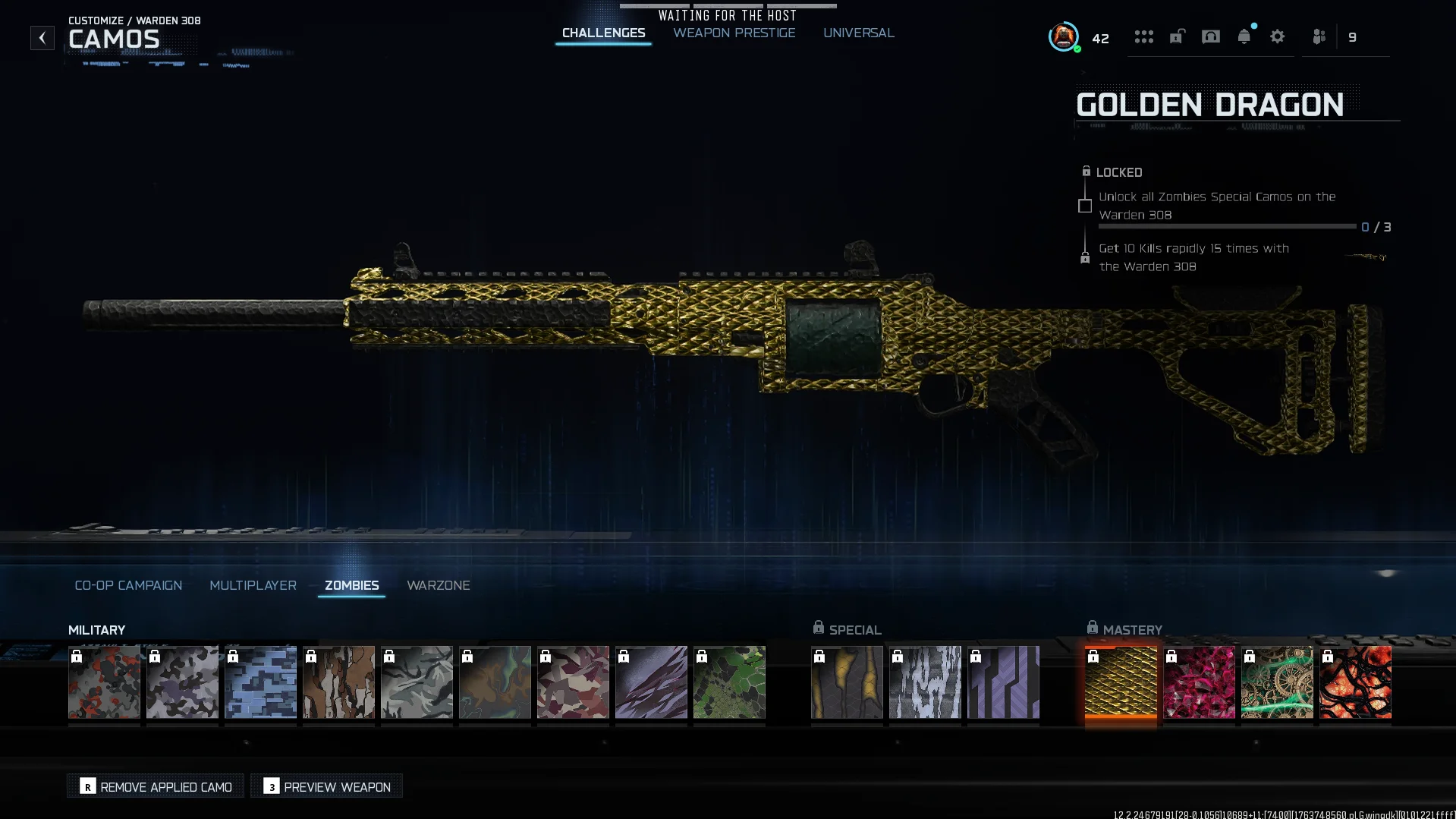Open notifications bell icon
Screen dimensions: 1456x819
point(1244,36)
